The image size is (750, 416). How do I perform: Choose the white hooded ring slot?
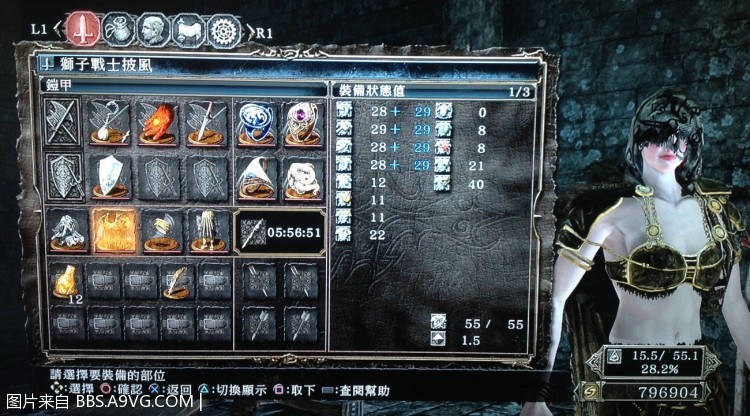pyautogui.click(x=255, y=178)
